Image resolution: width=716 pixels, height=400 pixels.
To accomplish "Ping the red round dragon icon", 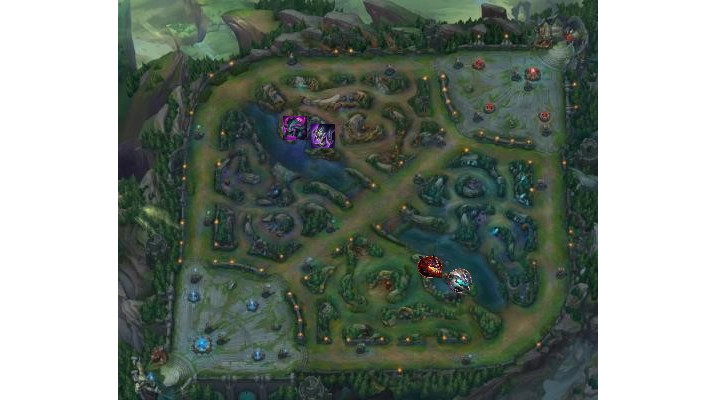I will tap(430, 267).
